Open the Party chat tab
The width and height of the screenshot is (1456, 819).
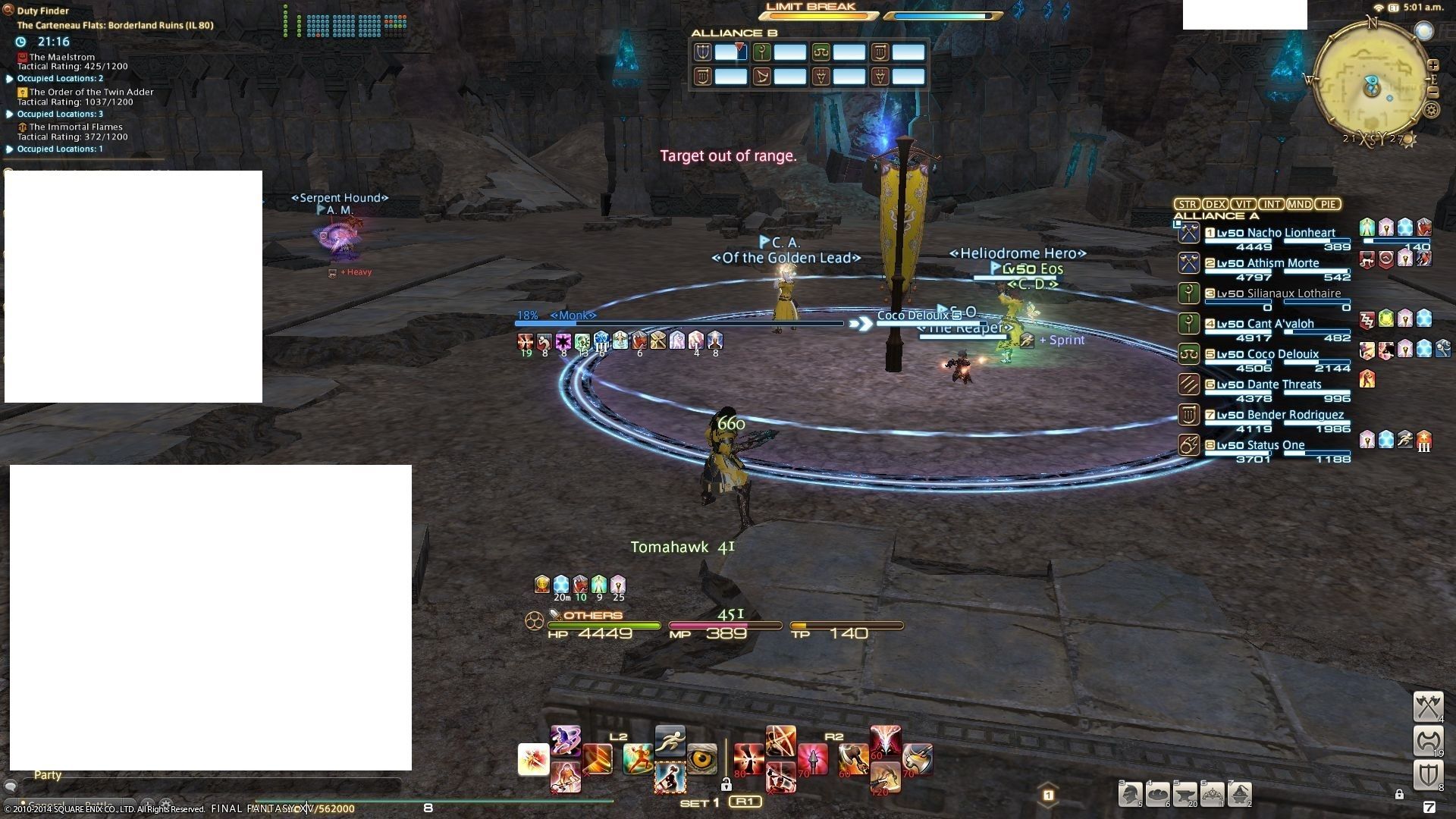(47, 775)
